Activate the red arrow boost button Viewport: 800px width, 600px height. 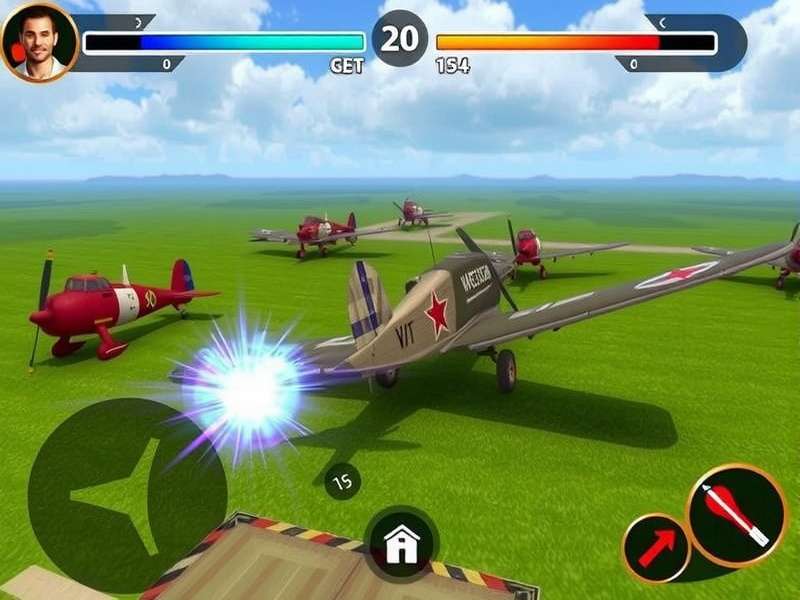pyautogui.click(x=656, y=548)
